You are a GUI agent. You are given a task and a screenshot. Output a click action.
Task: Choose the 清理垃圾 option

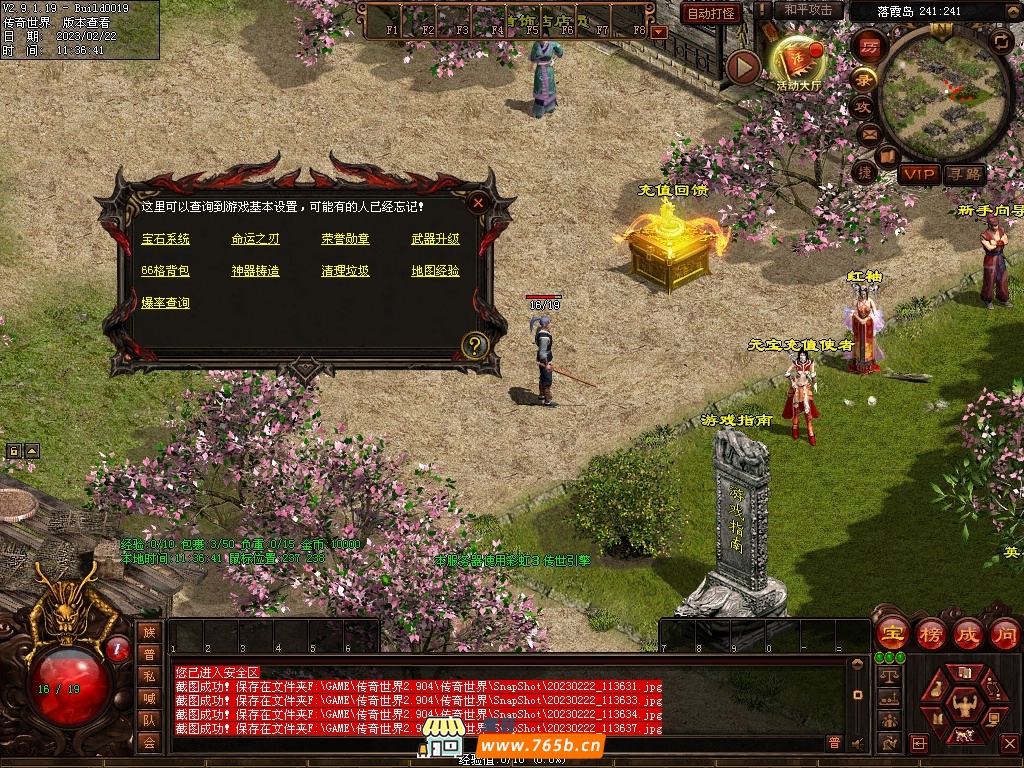tap(345, 271)
